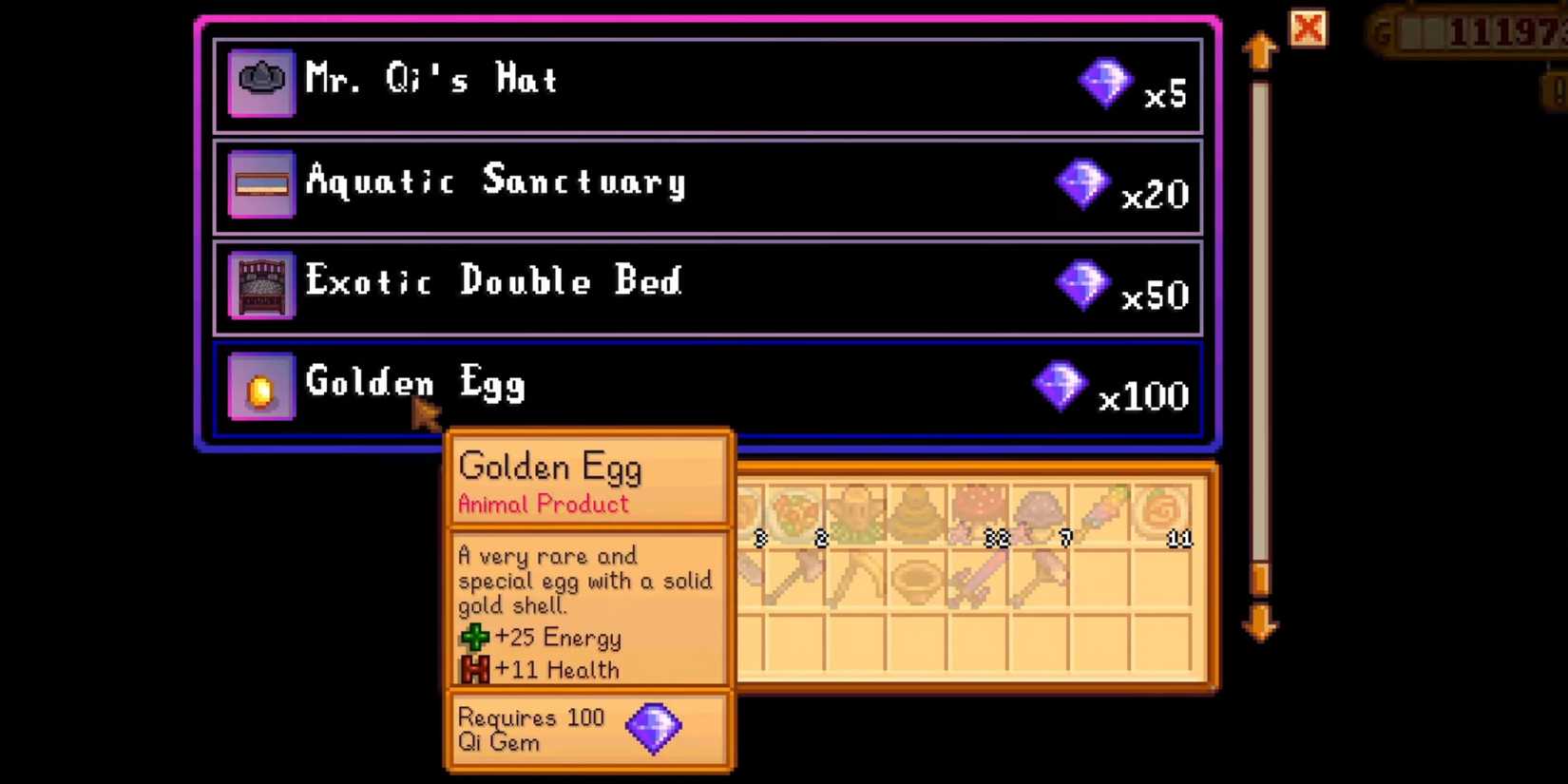Image resolution: width=1568 pixels, height=784 pixels.
Task: Select the Mr. Qi's Hat item icon
Action: [x=260, y=81]
